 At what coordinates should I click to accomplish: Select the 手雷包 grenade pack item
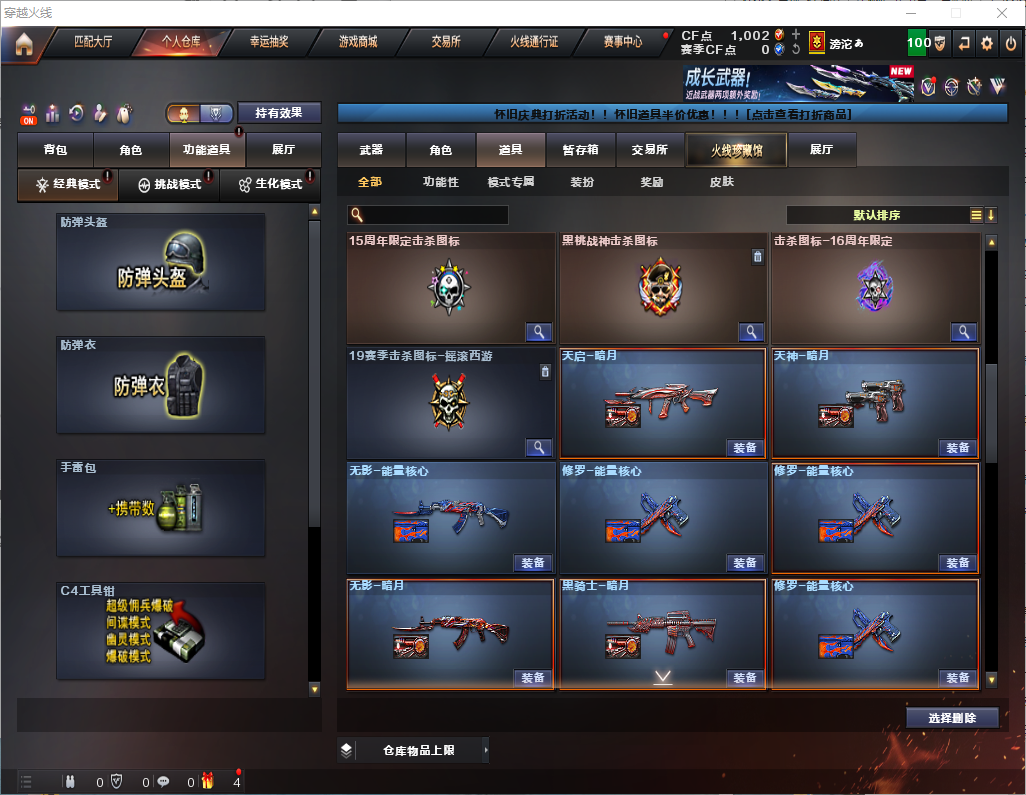(x=161, y=508)
